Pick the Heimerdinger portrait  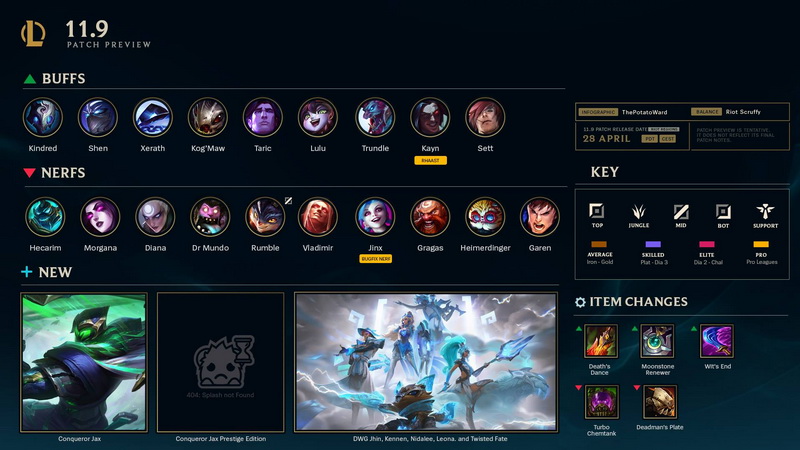coord(485,217)
